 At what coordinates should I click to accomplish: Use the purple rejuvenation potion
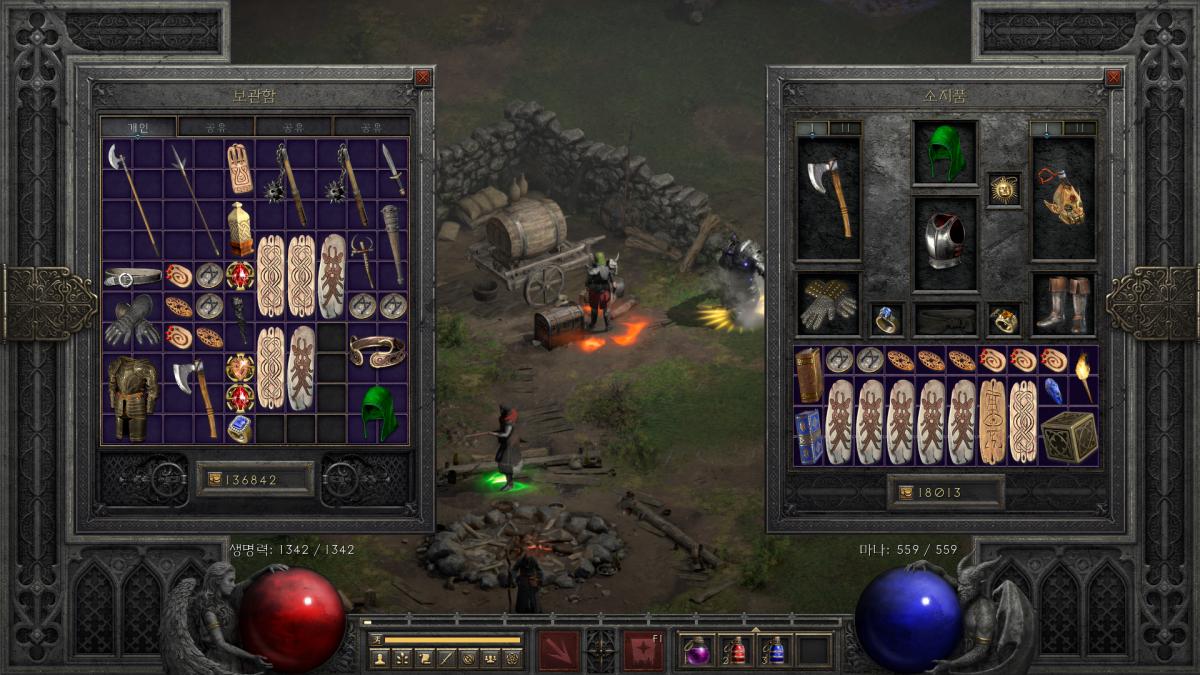click(695, 651)
